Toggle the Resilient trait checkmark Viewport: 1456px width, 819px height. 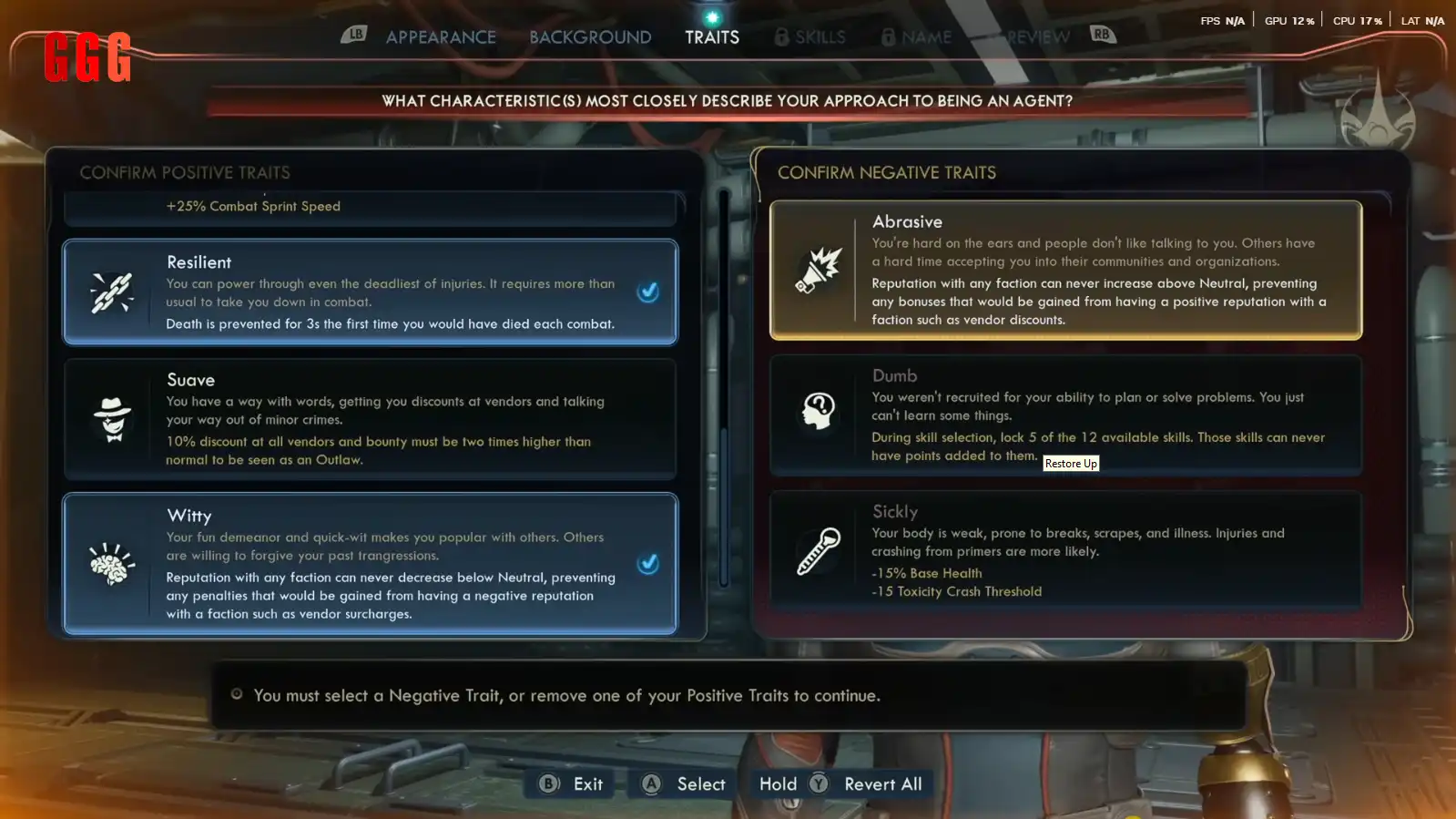click(x=648, y=292)
